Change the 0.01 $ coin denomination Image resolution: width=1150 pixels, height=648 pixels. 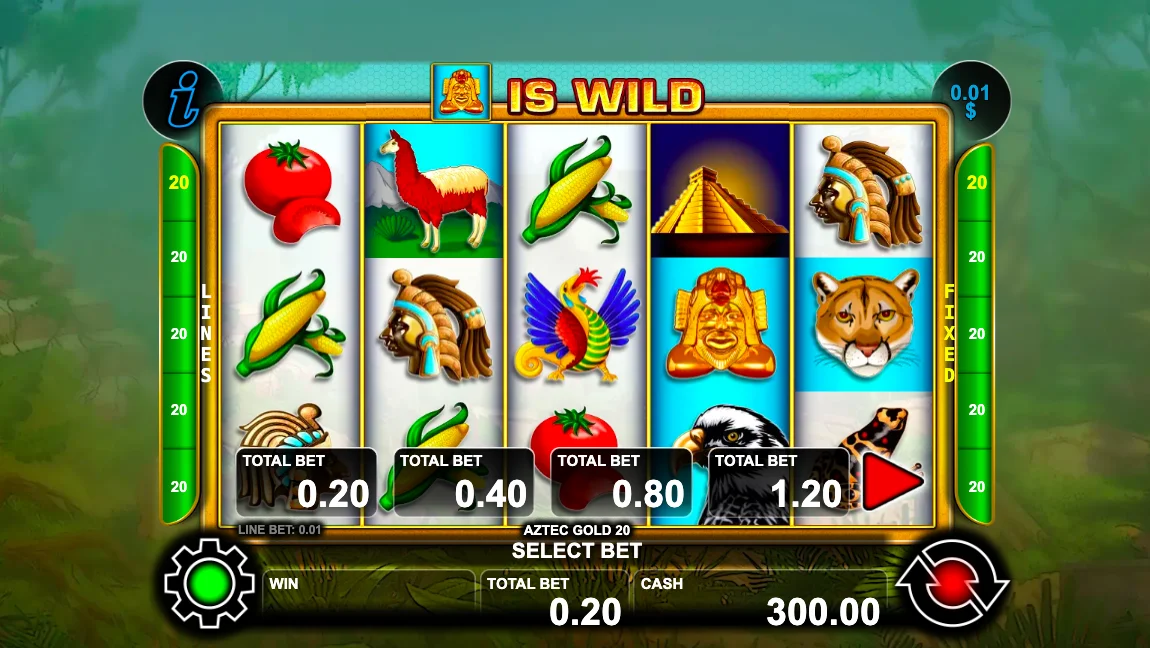(970, 101)
